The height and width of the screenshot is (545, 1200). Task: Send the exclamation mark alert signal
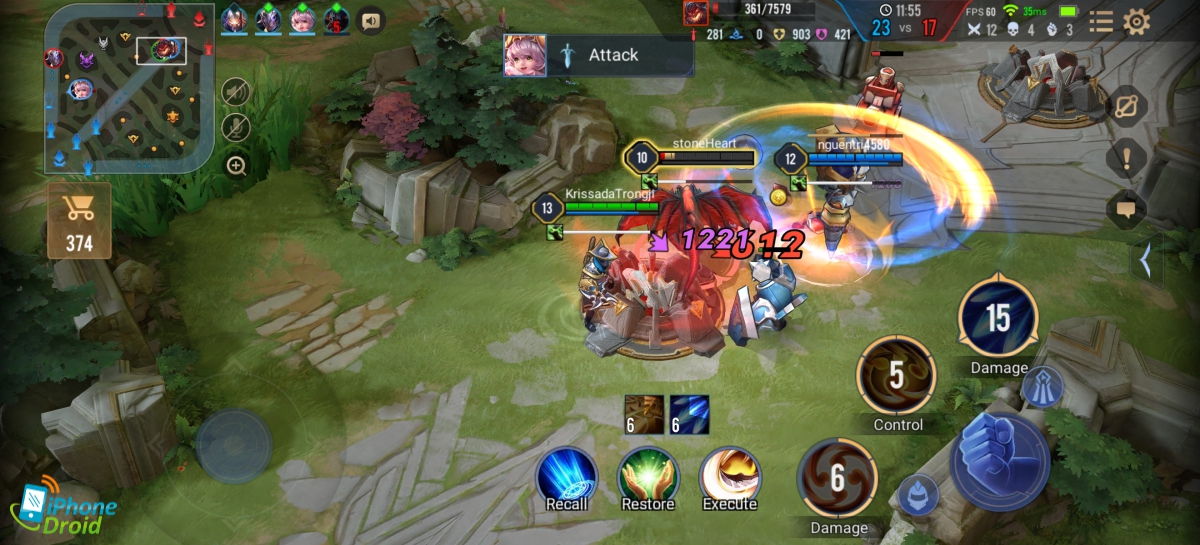coord(1127,157)
